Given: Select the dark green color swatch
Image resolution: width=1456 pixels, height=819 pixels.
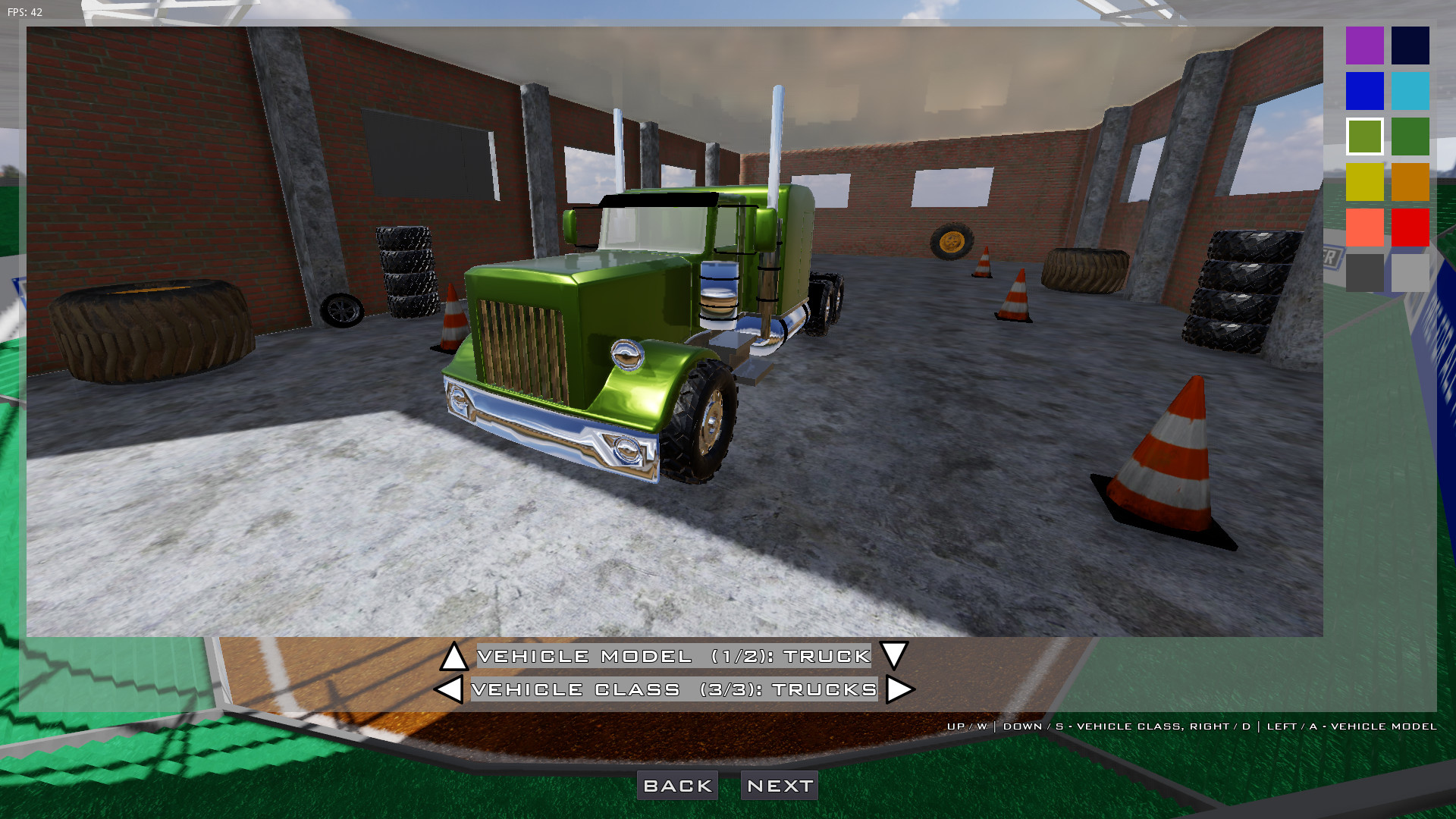Looking at the screenshot, I should pos(1409,136).
